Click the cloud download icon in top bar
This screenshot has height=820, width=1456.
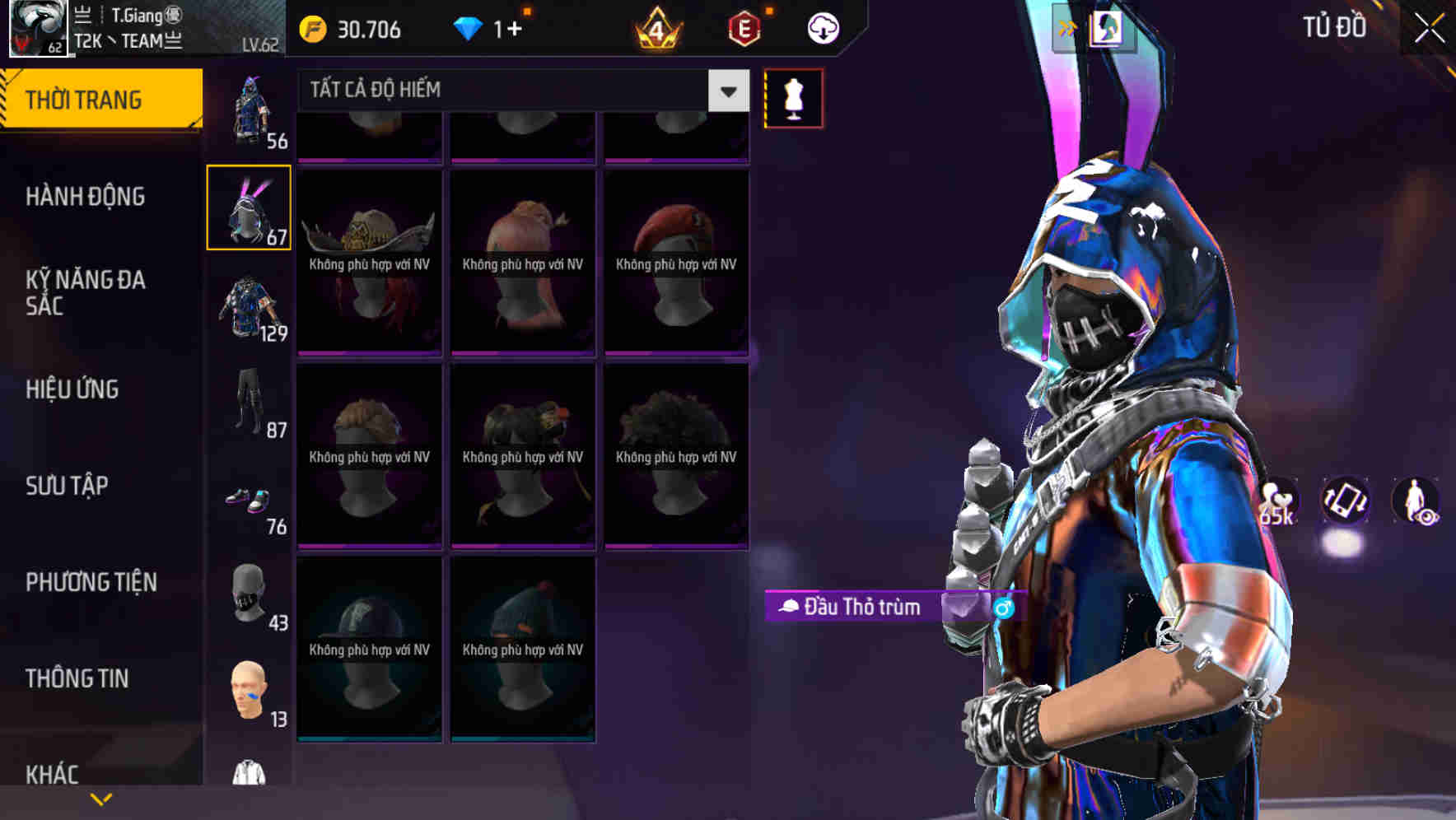820,27
